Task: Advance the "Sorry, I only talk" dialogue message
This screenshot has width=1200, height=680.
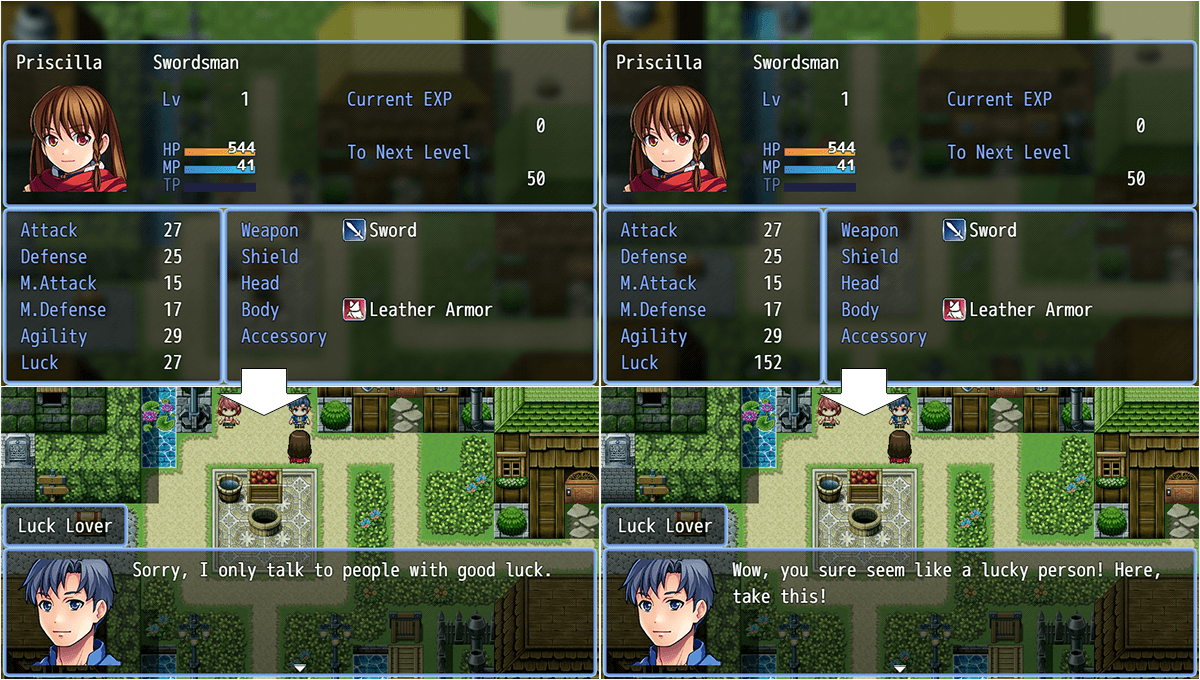Action: [x=299, y=666]
